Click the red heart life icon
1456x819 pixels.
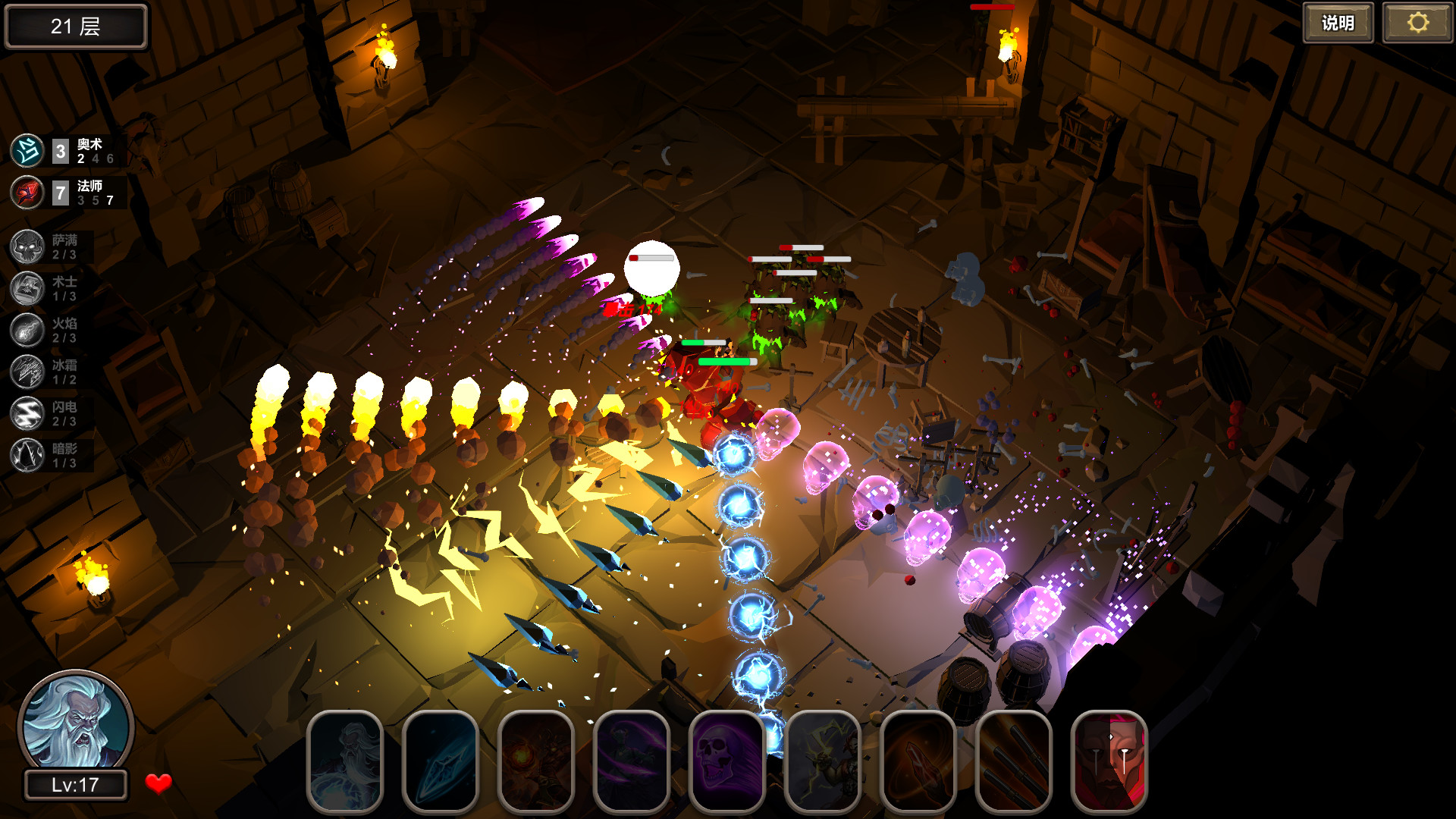[x=157, y=783]
